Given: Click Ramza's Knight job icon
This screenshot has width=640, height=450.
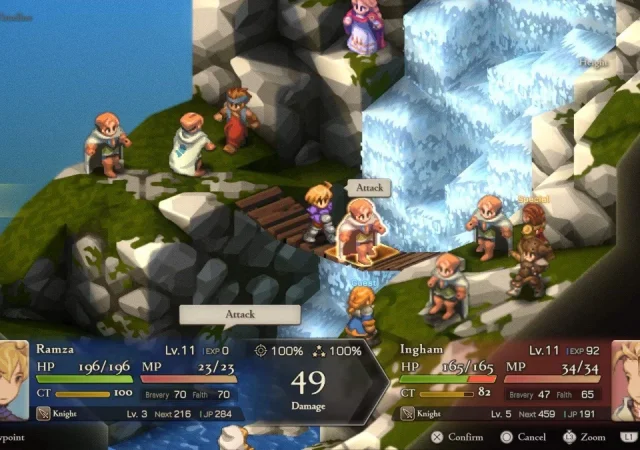Looking at the screenshot, I should pos(43,413).
